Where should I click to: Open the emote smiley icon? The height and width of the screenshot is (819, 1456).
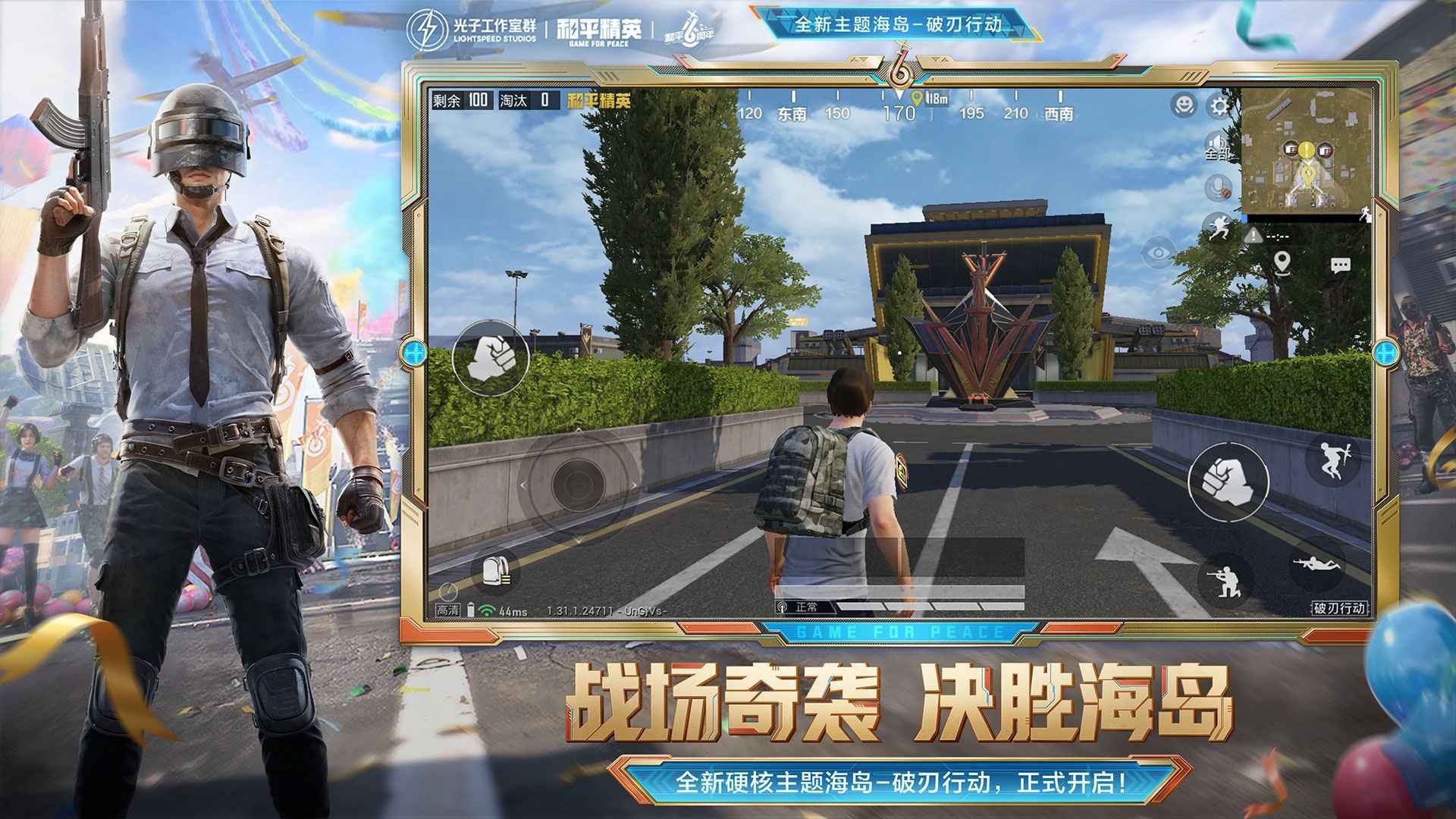coord(1183,106)
